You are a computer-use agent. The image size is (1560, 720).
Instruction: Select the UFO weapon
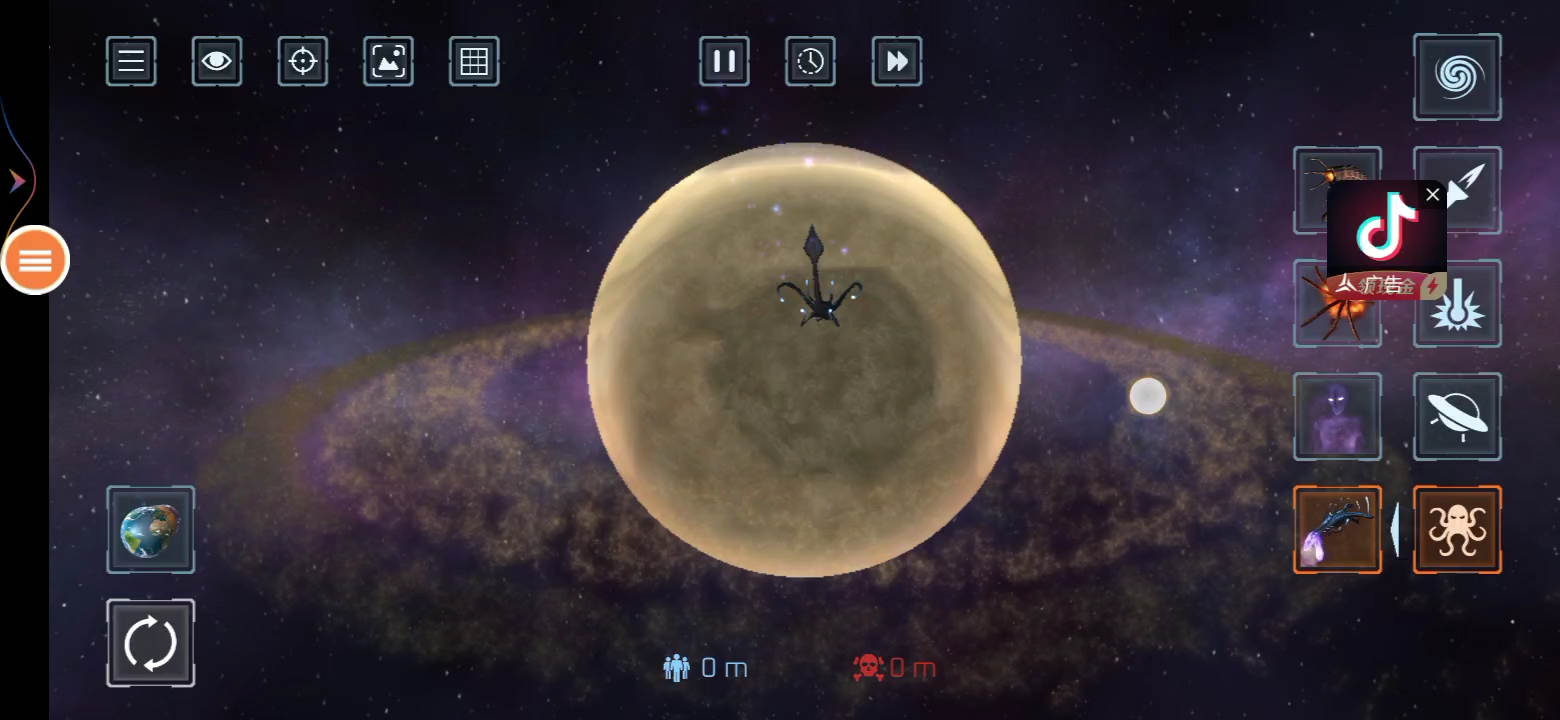[1456, 416]
